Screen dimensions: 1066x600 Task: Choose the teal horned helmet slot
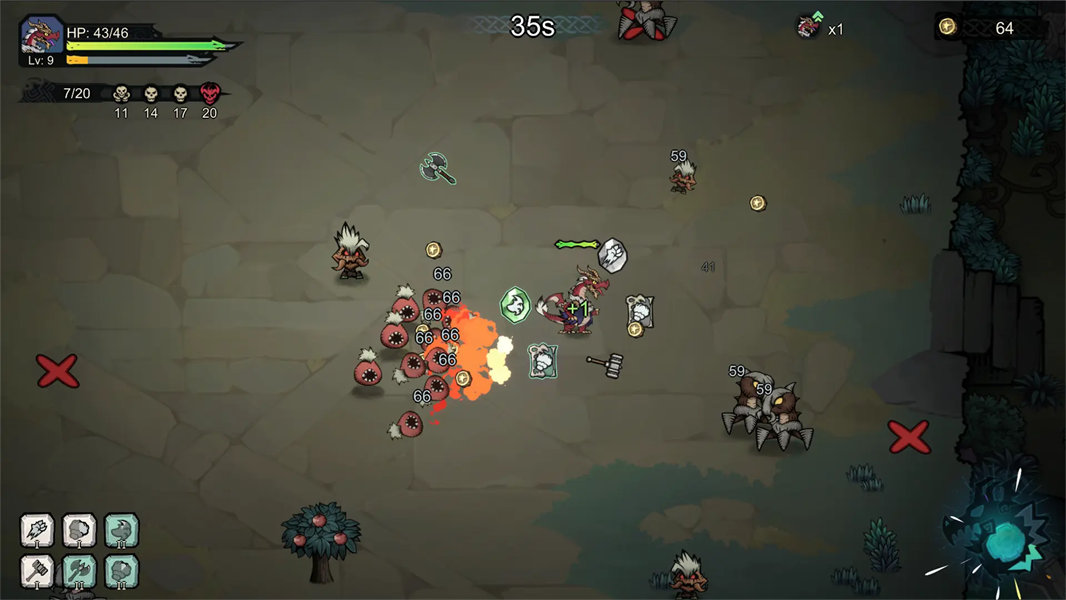click(x=122, y=530)
